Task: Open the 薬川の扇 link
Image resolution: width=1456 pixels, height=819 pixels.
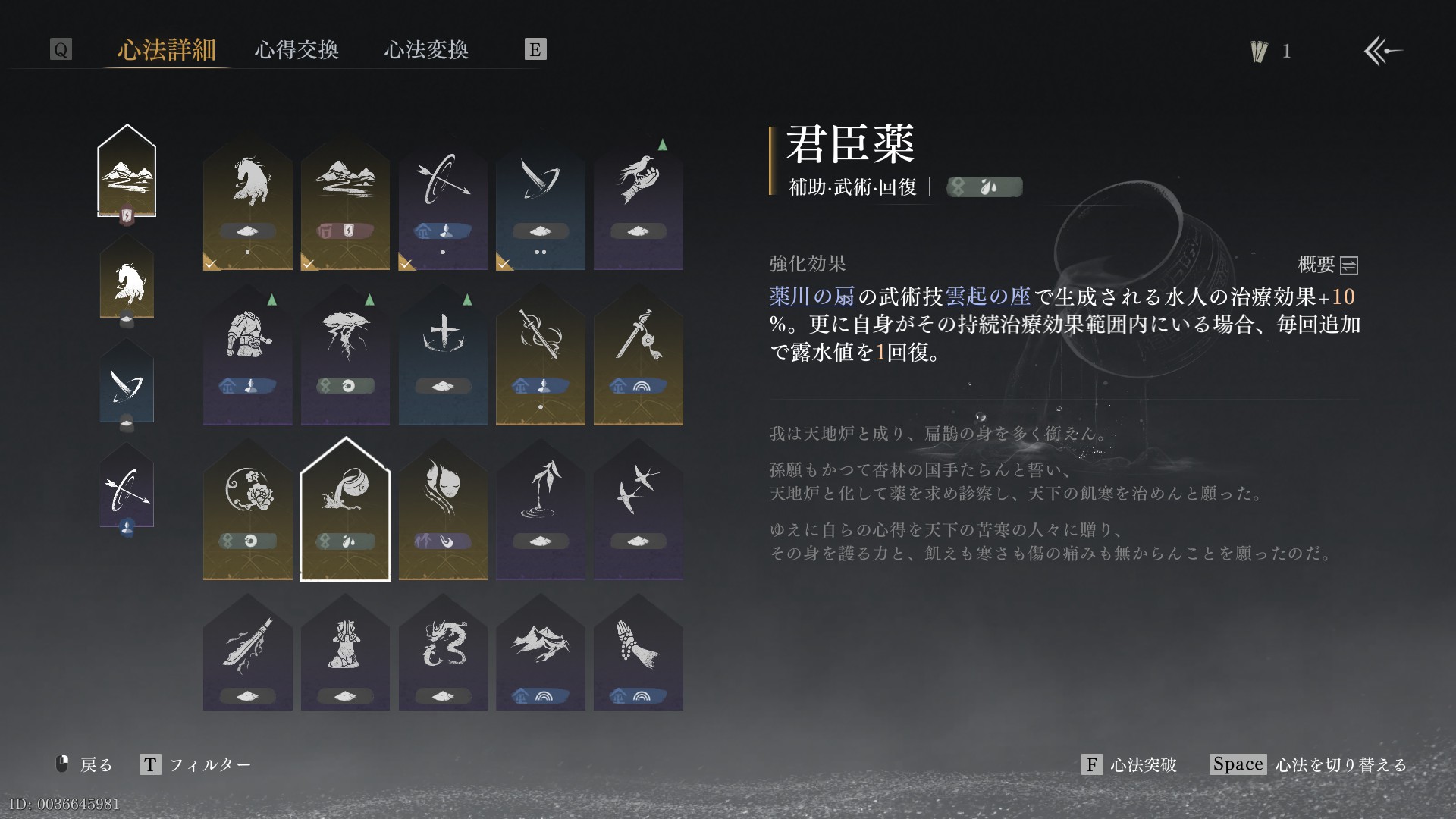Action: 811,297
